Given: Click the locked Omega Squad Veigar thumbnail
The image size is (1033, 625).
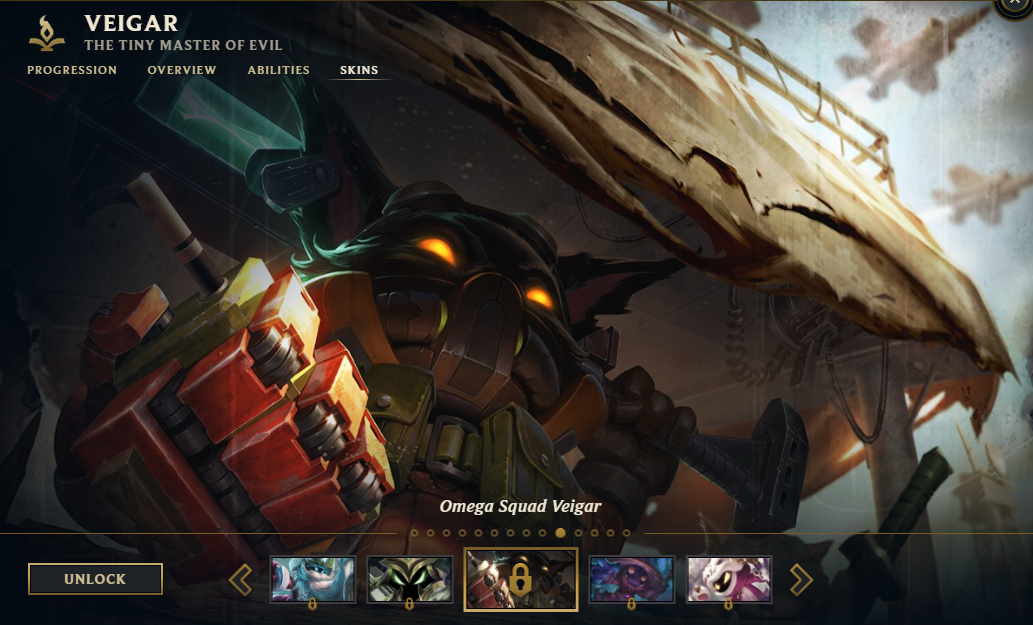Looking at the screenshot, I should point(520,578).
